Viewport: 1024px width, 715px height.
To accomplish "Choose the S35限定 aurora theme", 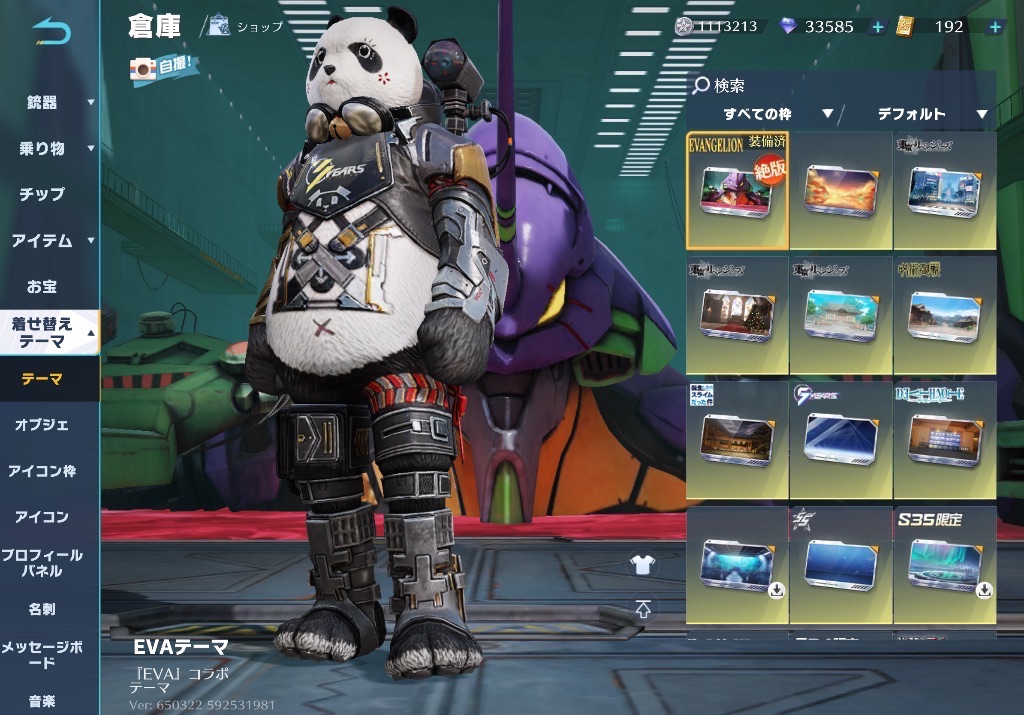I will tap(944, 566).
